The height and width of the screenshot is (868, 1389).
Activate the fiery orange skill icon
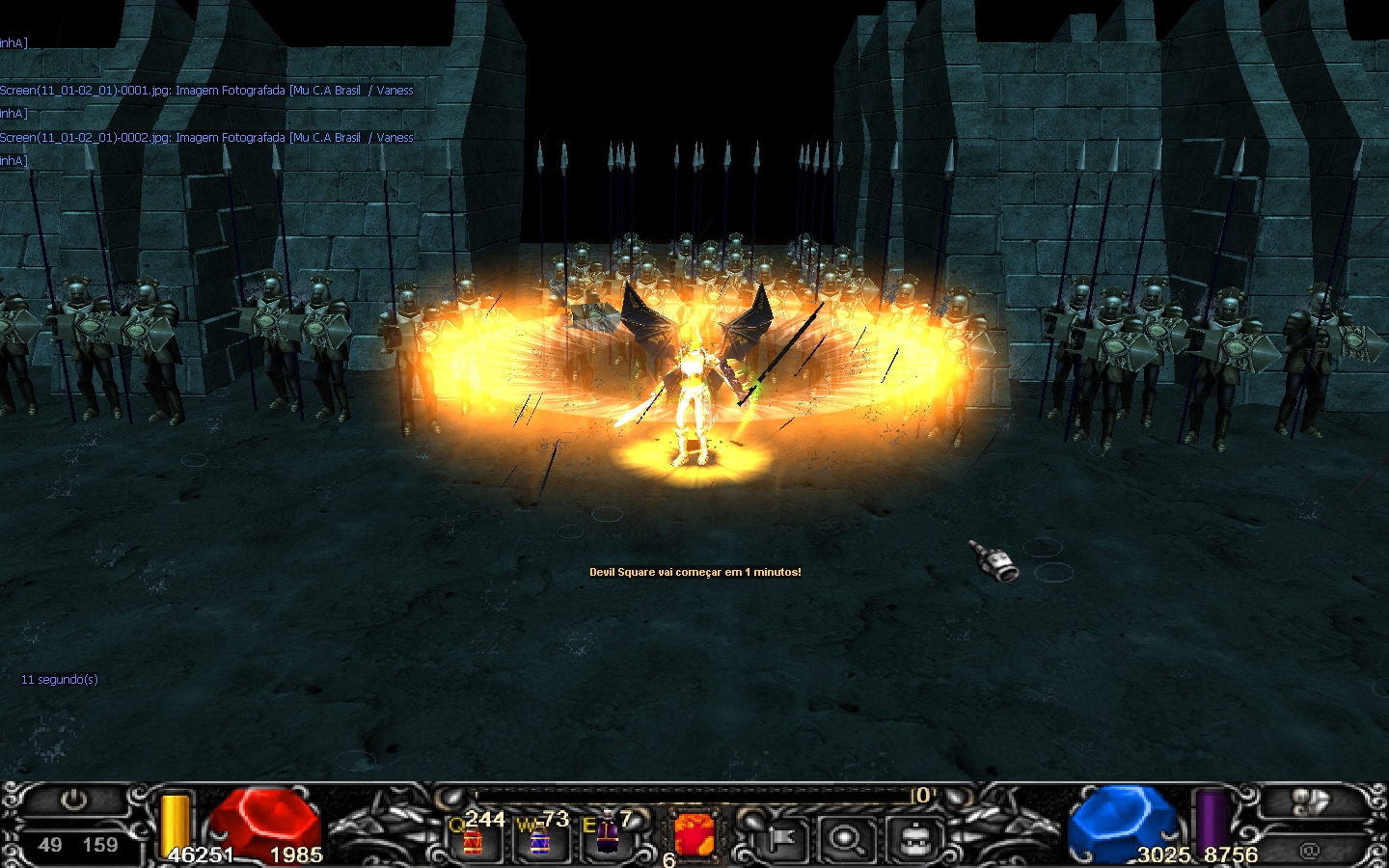[x=694, y=835]
